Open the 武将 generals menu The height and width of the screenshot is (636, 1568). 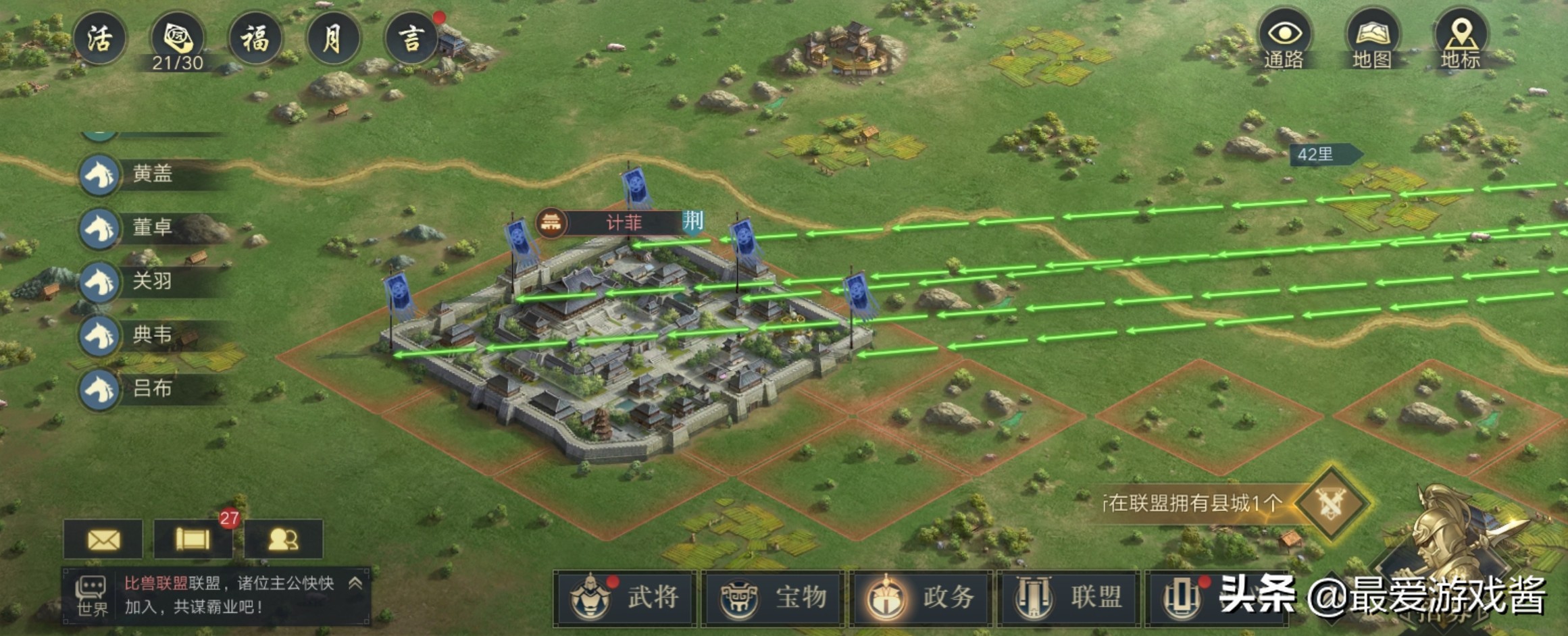pyautogui.click(x=626, y=598)
